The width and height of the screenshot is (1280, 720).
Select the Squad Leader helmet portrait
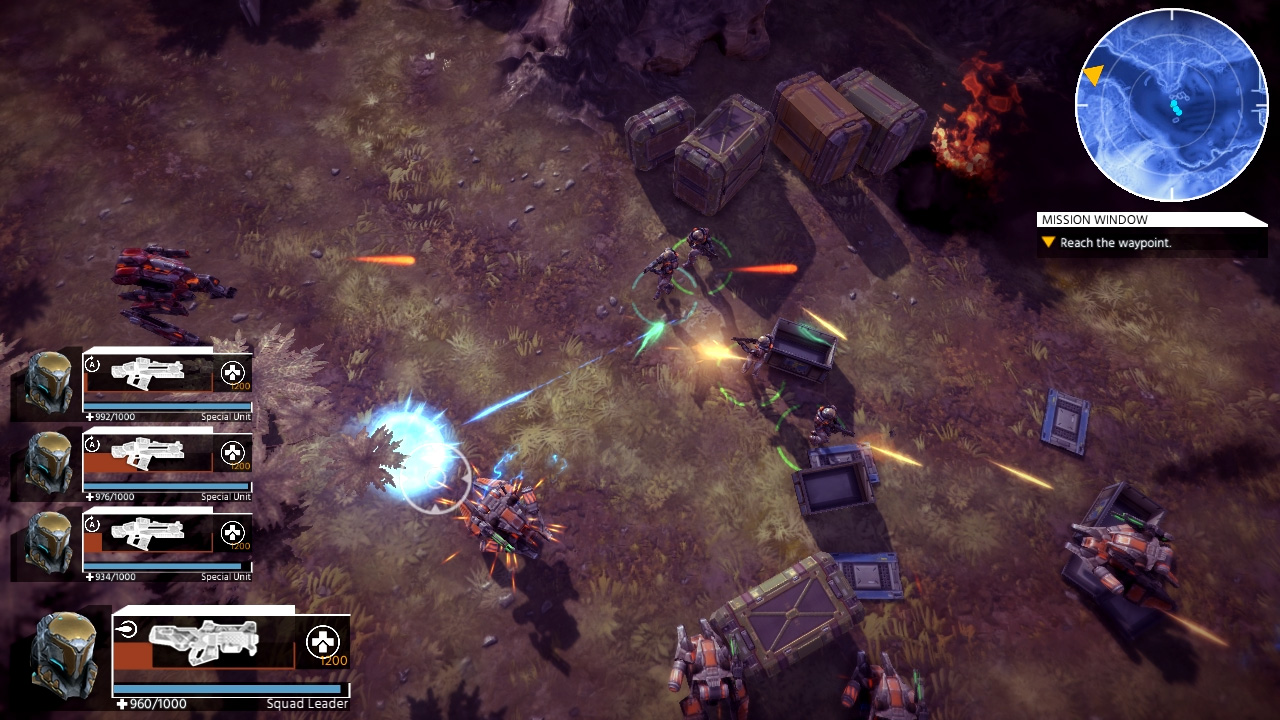pyautogui.click(x=65, y=656)
